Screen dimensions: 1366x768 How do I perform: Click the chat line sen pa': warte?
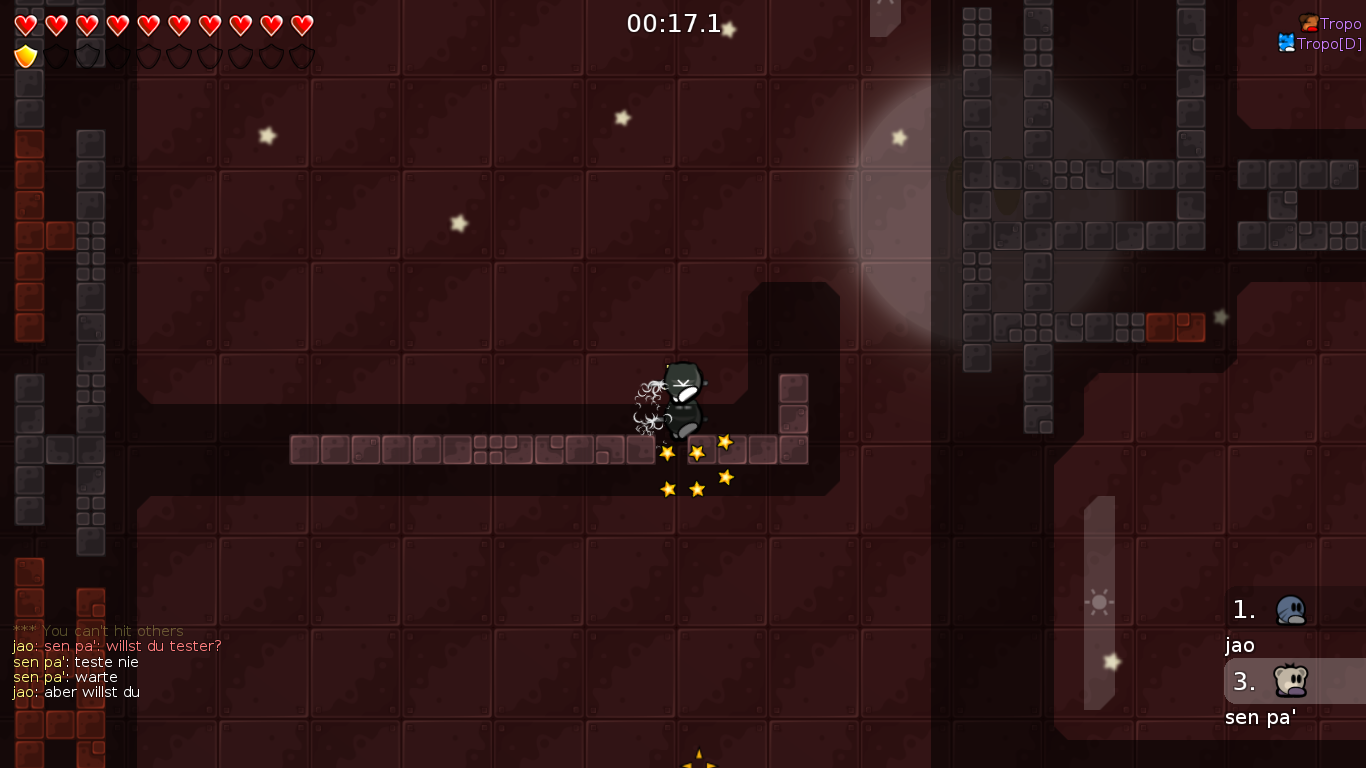tap(65, 677)
